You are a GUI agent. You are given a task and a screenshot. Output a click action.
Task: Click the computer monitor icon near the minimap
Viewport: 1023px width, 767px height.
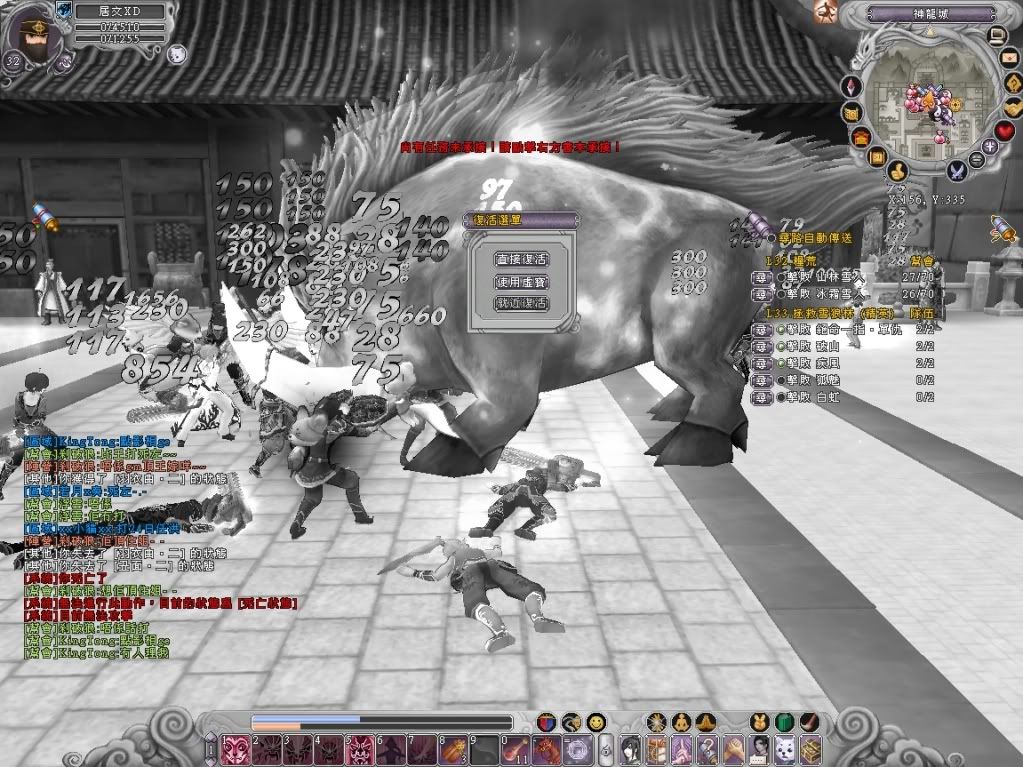coord(996,36)
